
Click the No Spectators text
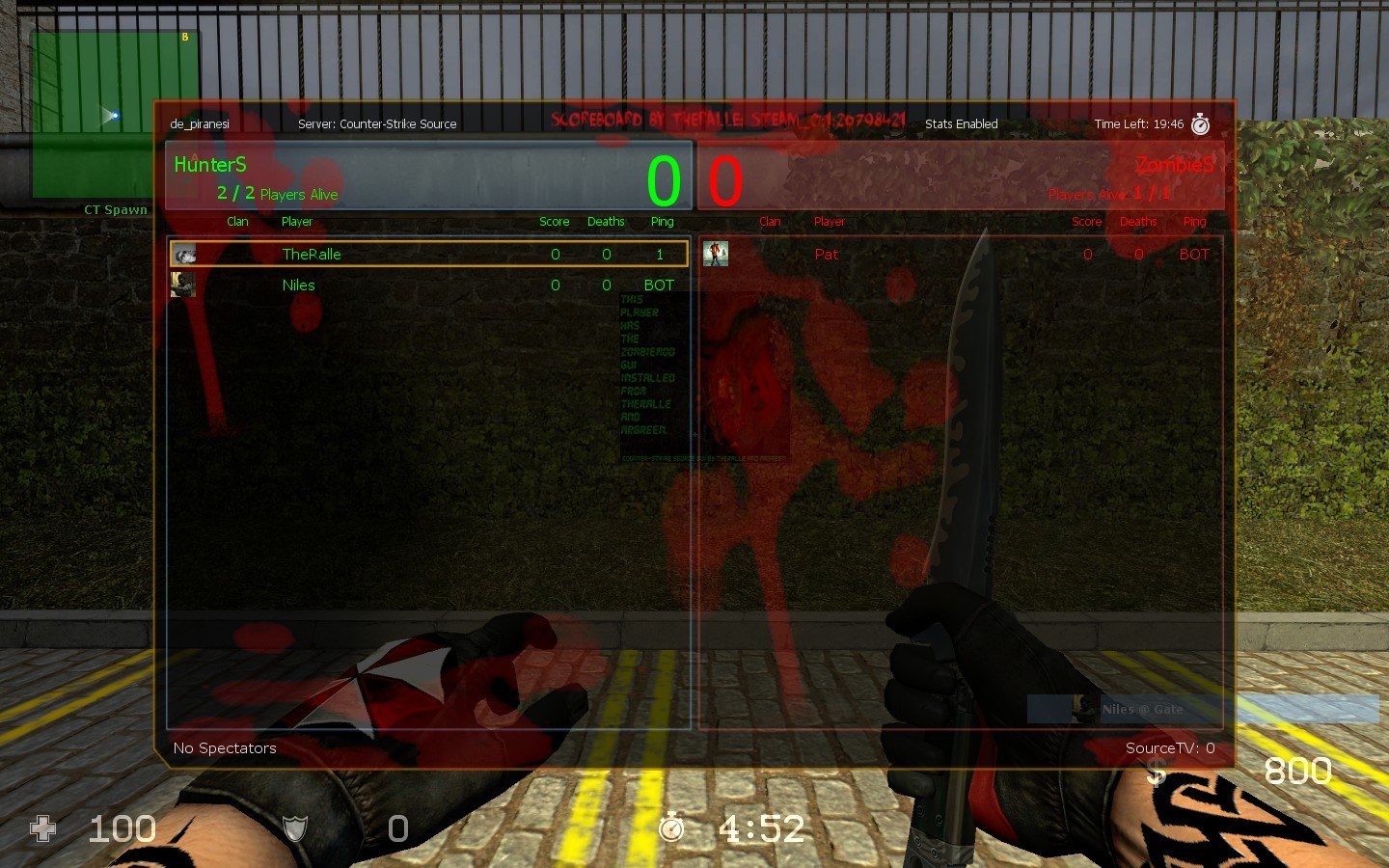(225, 747)
